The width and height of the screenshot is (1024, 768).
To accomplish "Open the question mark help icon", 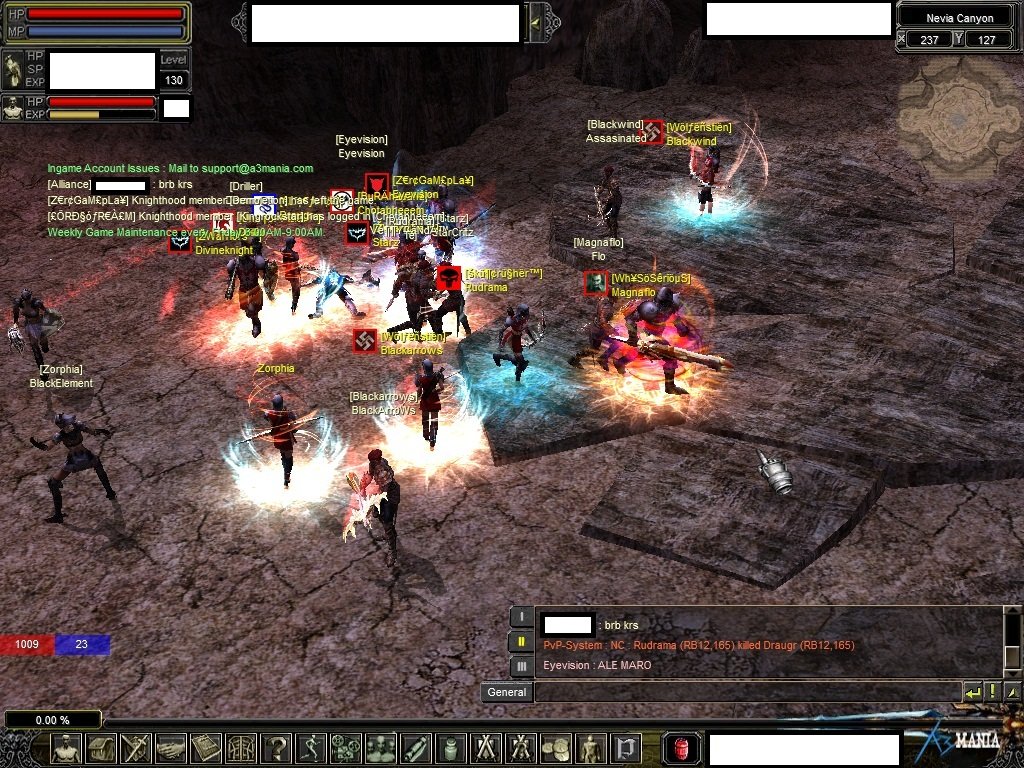I will [277, 748].
